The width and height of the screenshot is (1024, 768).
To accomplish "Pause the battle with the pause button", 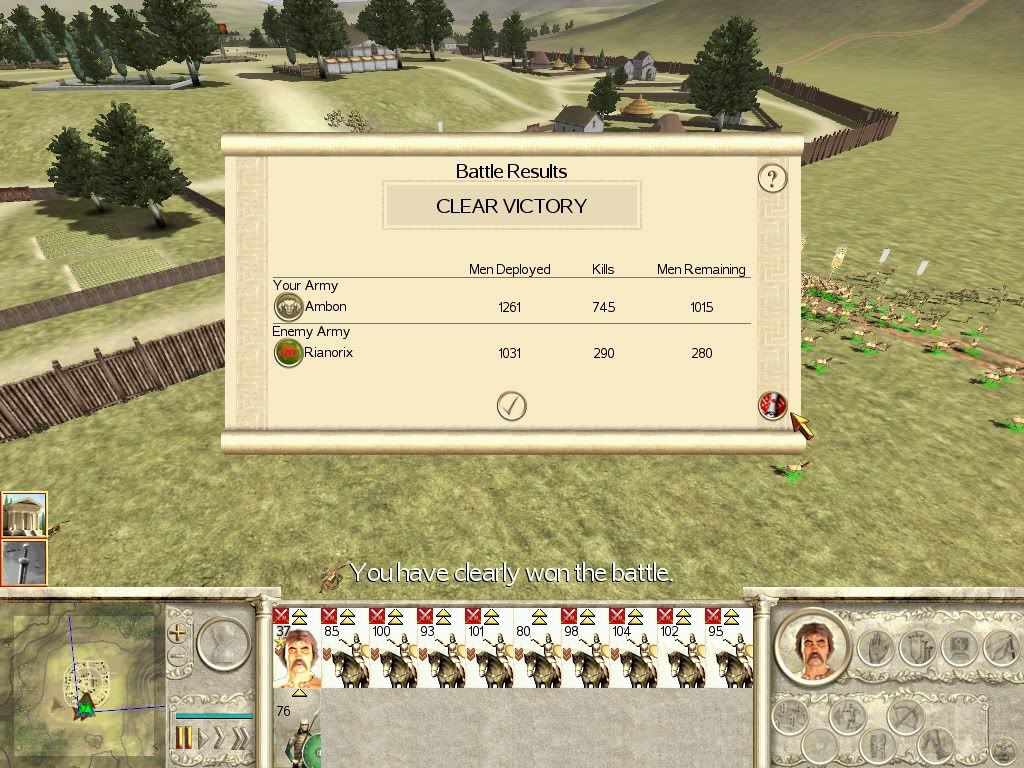I will (x=184, y=738).
